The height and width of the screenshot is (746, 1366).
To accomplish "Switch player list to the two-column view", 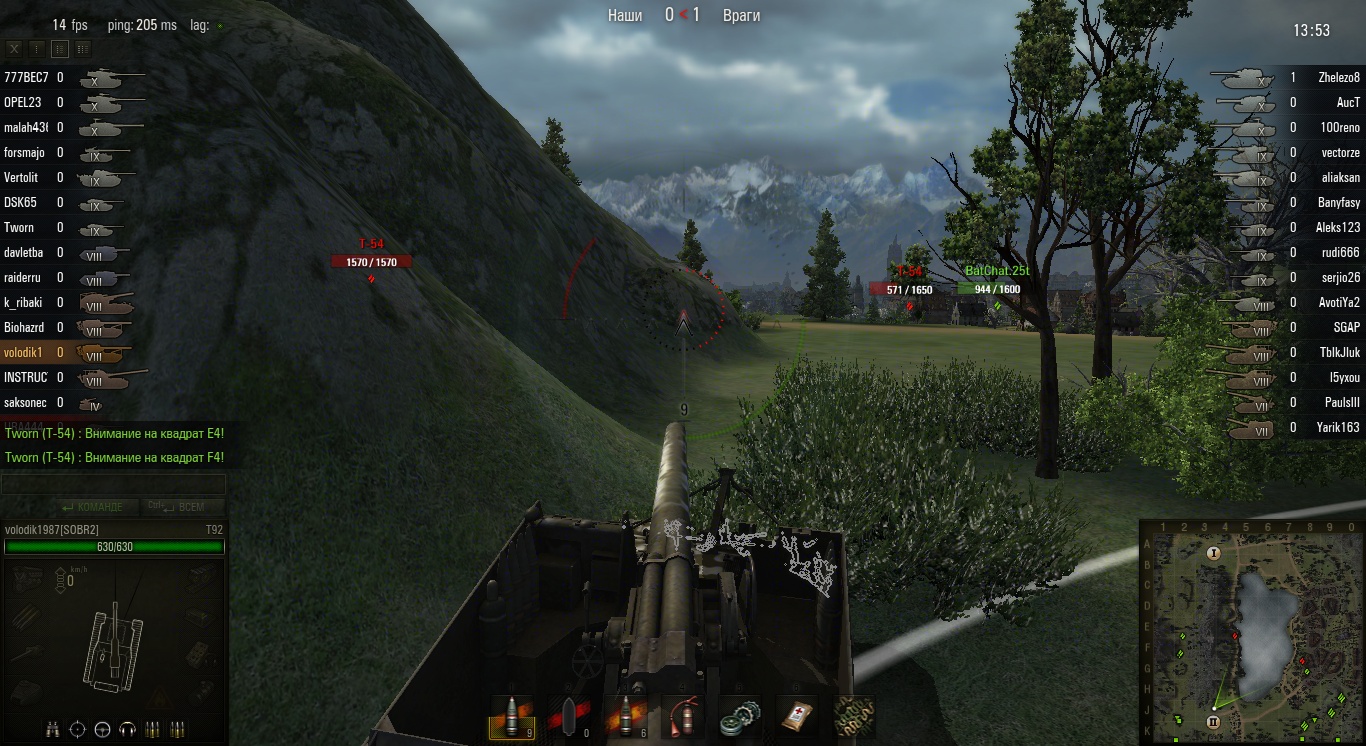I will coord(59,48).
